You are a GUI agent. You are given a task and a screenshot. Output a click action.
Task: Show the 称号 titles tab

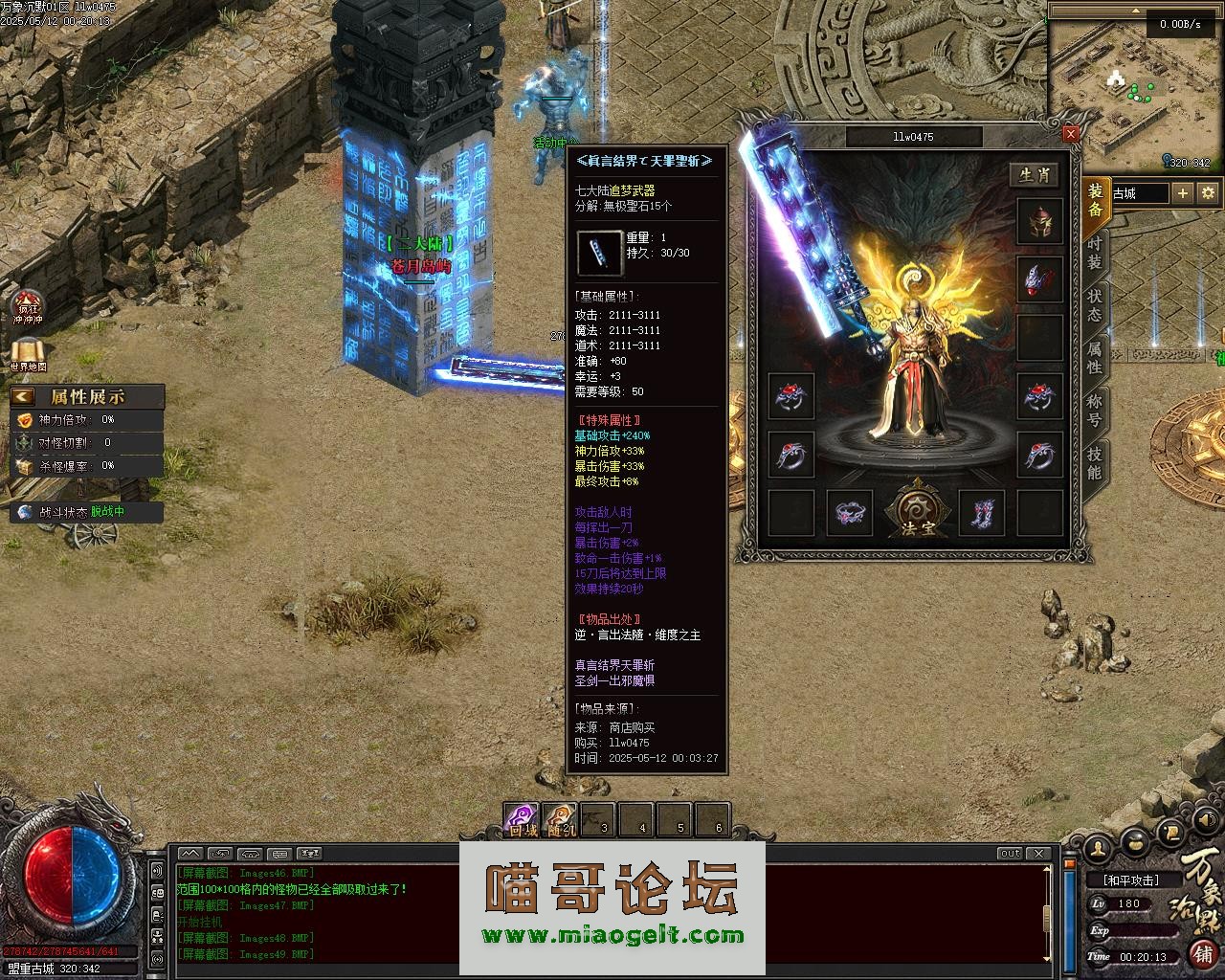pos(1094,411)
